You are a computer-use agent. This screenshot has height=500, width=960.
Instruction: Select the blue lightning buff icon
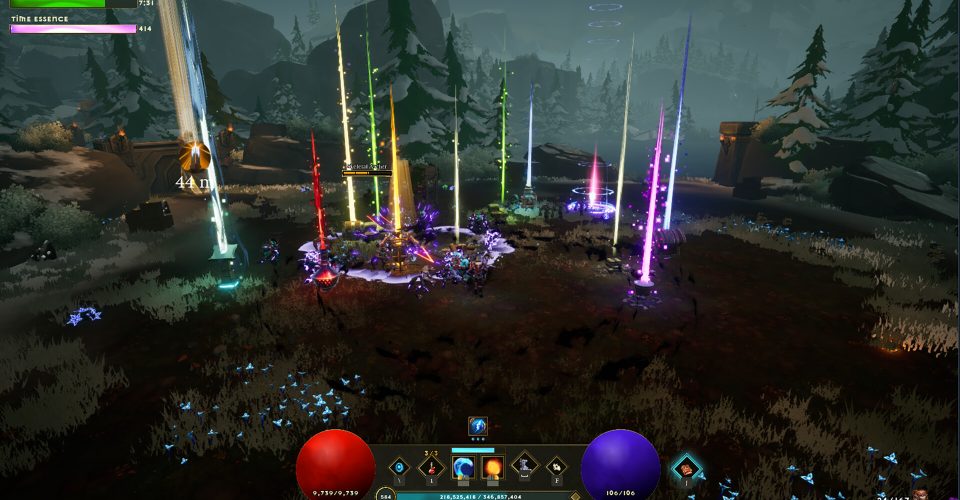[478, 426]
